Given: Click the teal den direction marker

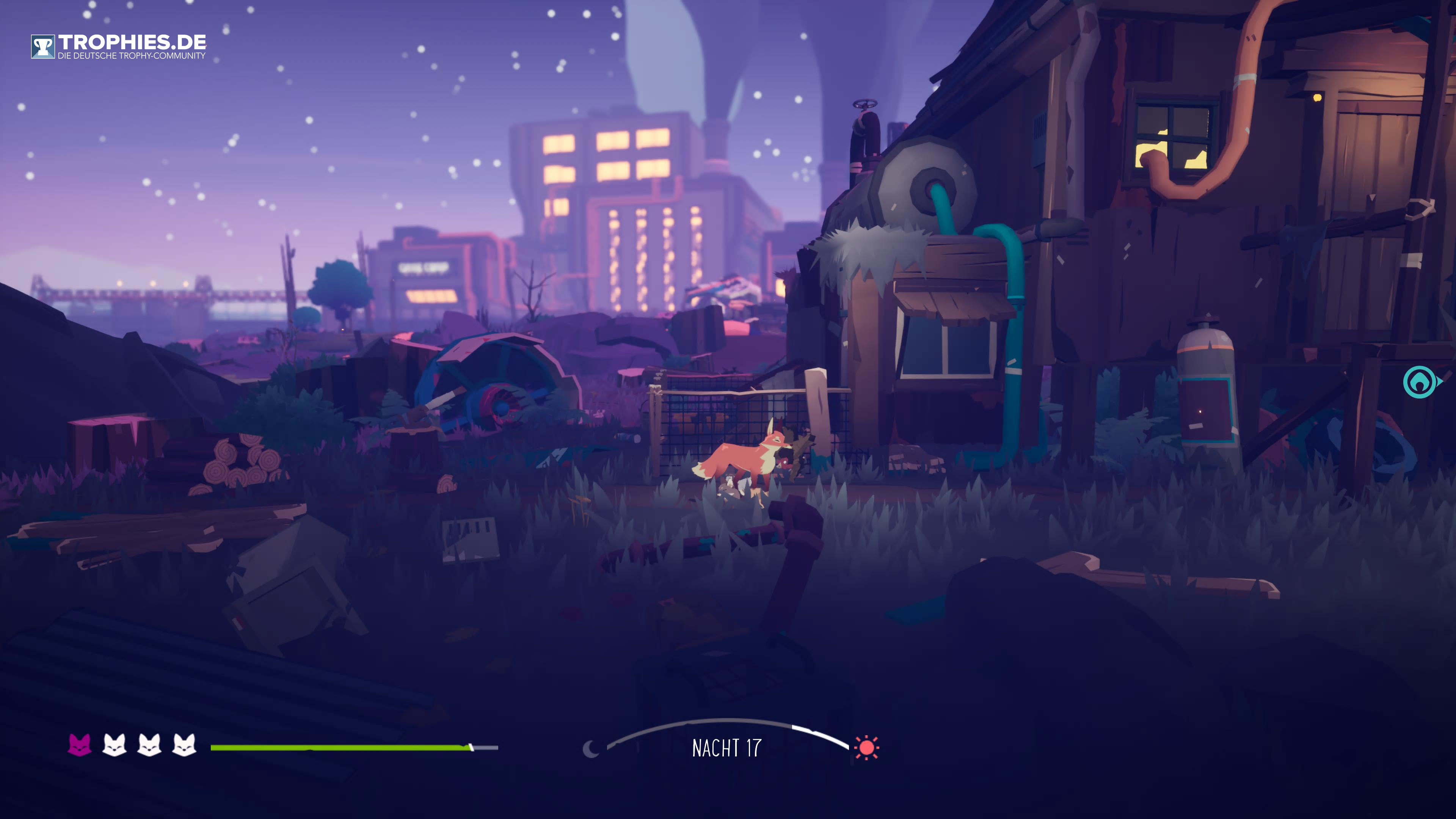Looking at the screenshot, I should click(x=1420, y=383).
